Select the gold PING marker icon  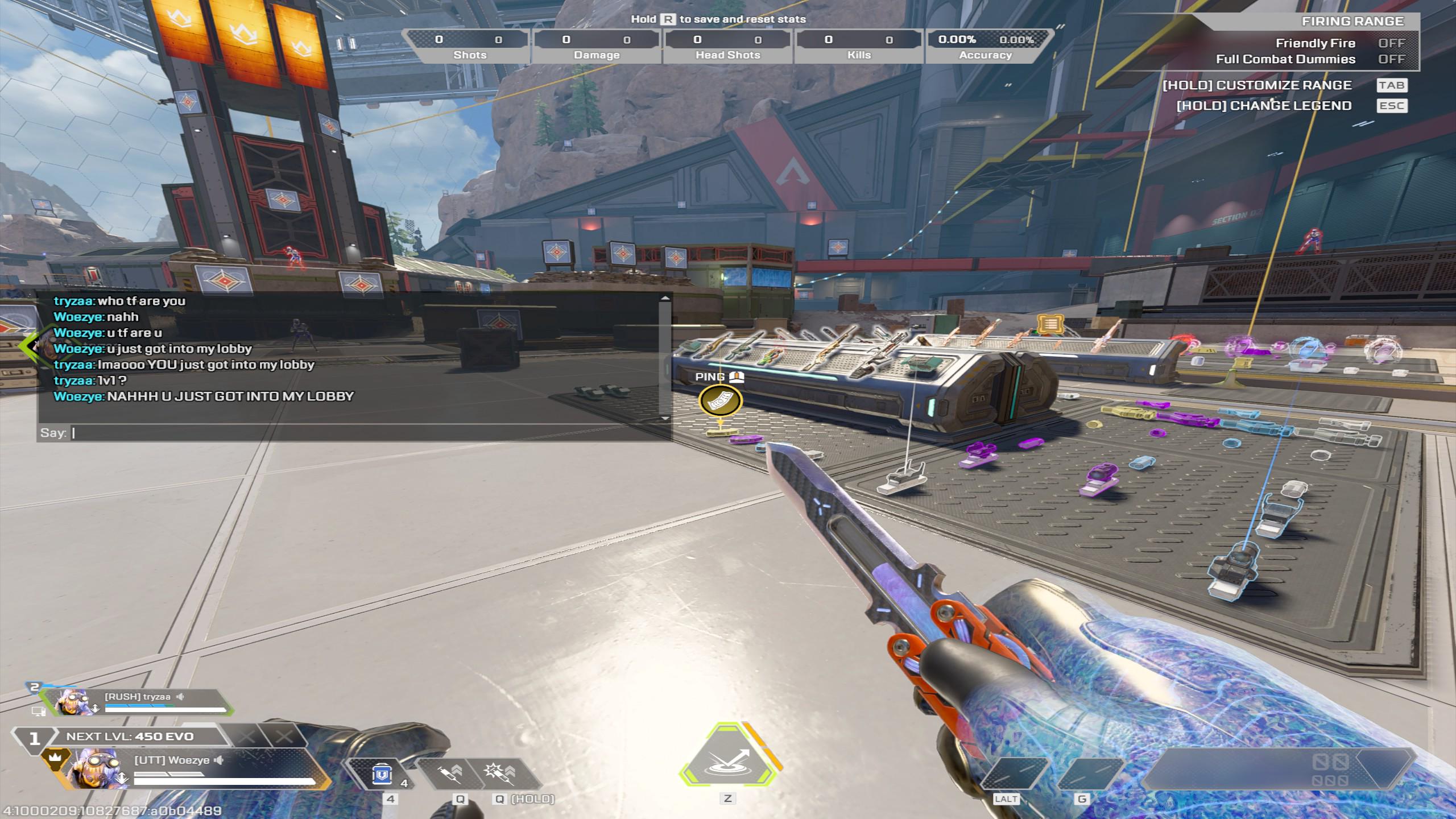coord(720,400)
